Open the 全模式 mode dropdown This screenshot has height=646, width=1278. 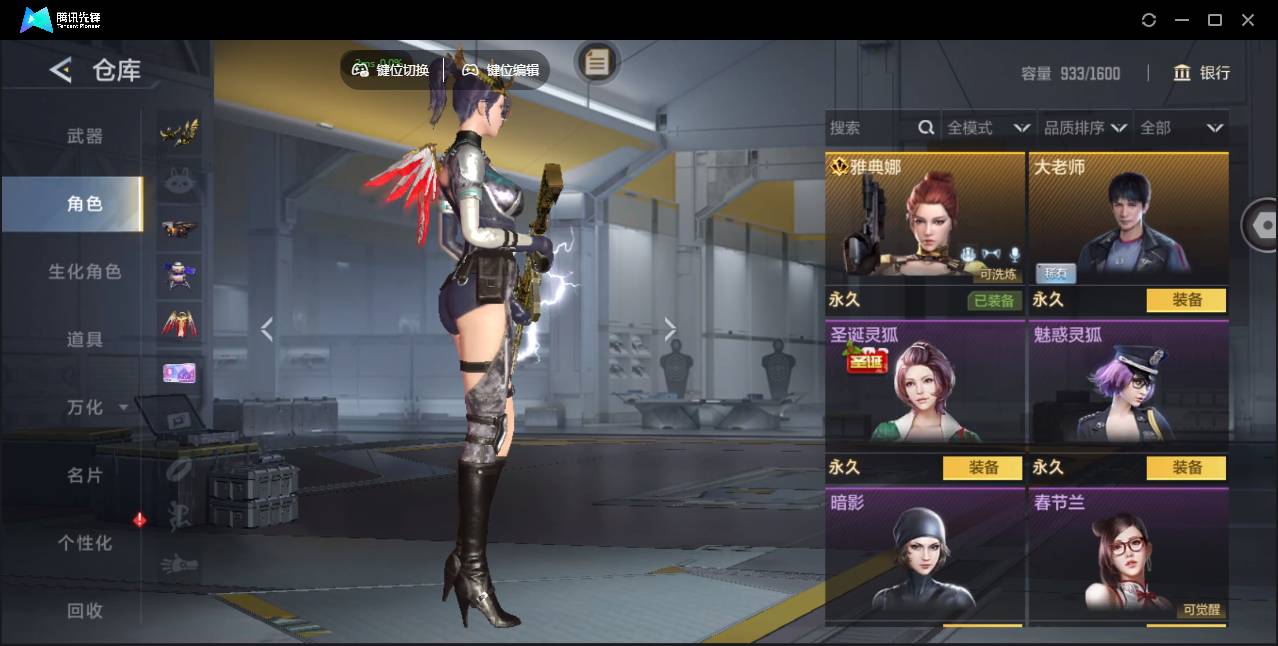pos(988,128)
